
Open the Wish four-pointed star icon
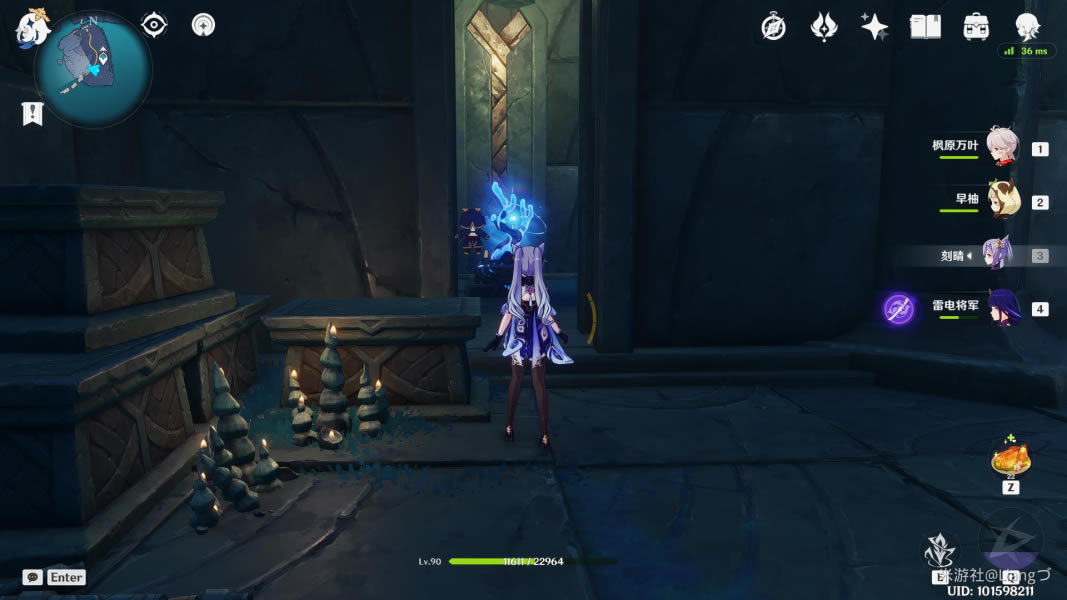pos(874,27)
